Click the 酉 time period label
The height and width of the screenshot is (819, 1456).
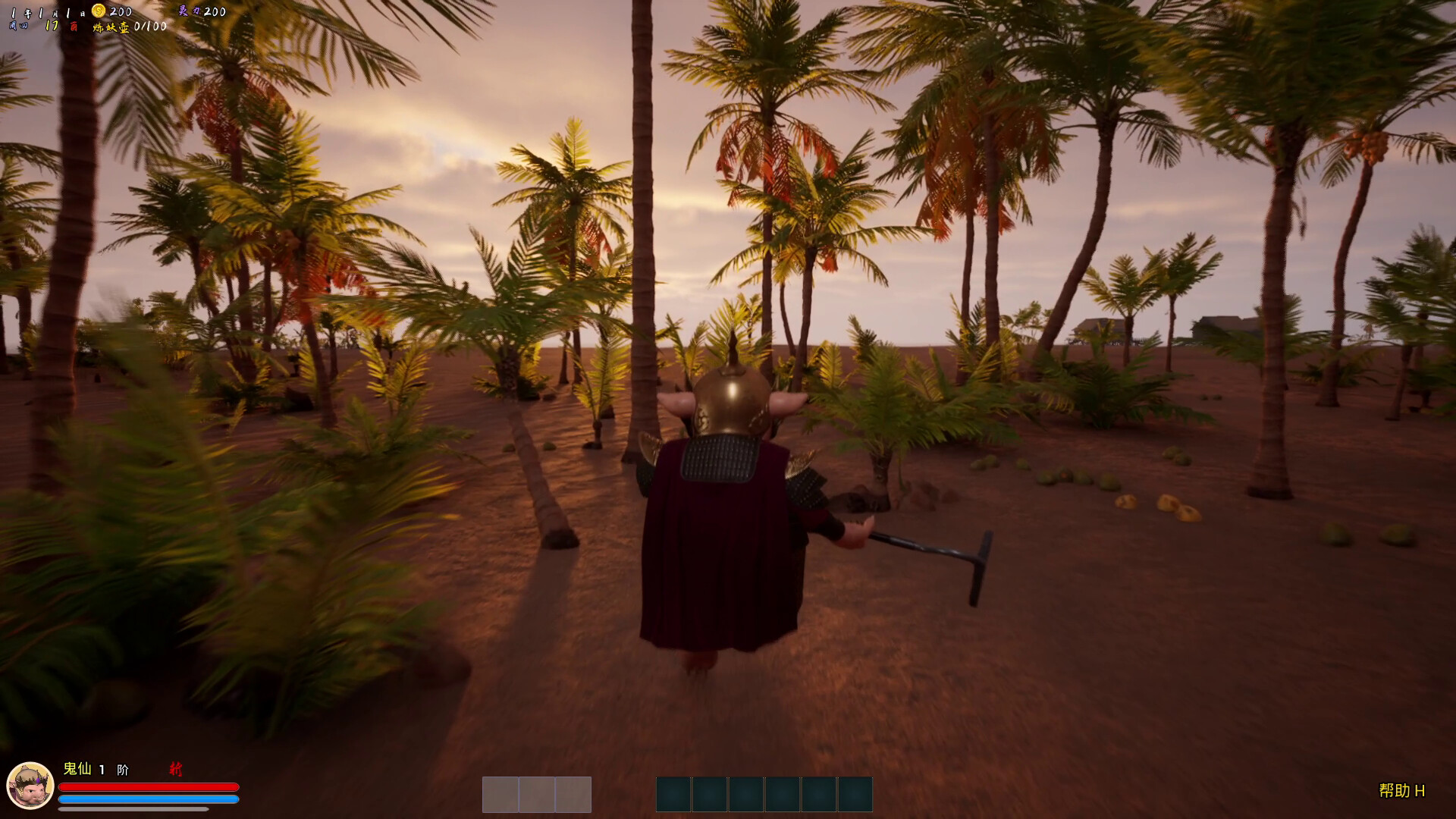pos(72,25)
